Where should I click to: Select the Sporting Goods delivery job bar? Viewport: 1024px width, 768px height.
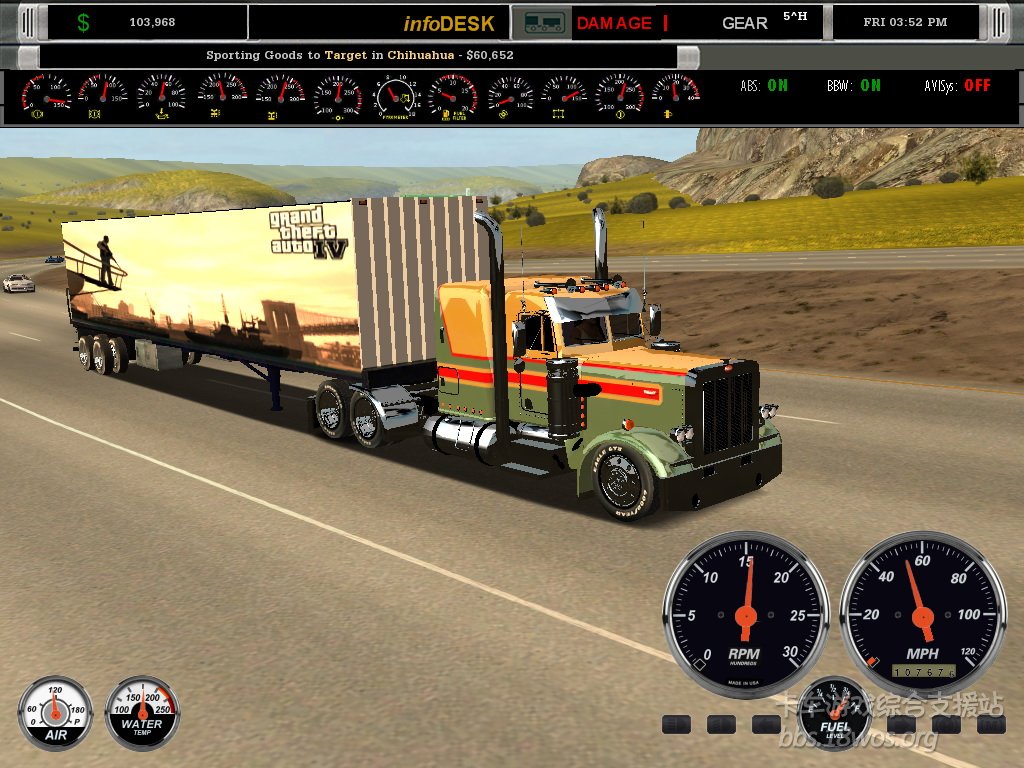click(359, 55)
